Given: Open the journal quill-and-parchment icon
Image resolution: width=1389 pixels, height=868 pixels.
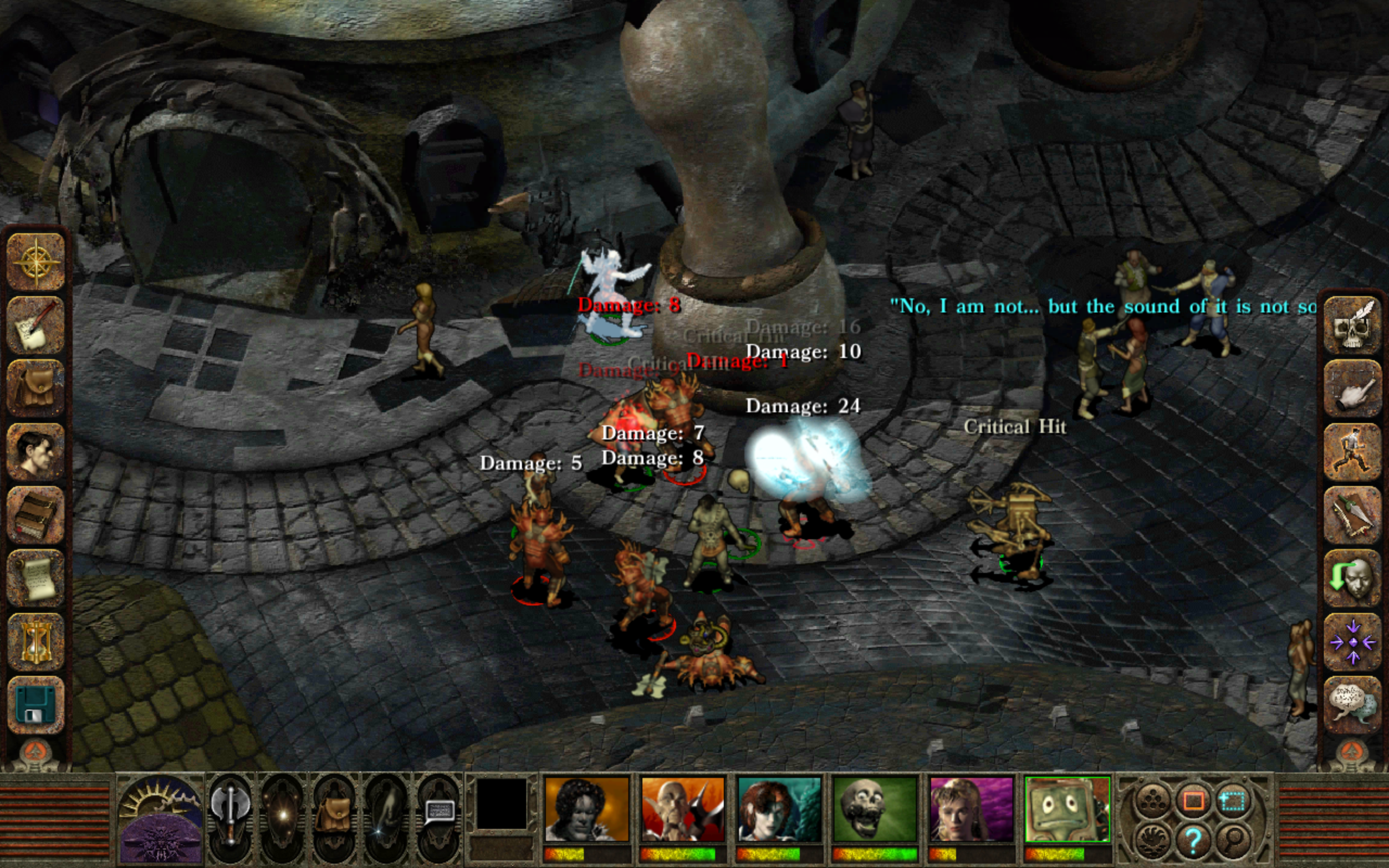Looking at the screenshot, I should [36, 325].
